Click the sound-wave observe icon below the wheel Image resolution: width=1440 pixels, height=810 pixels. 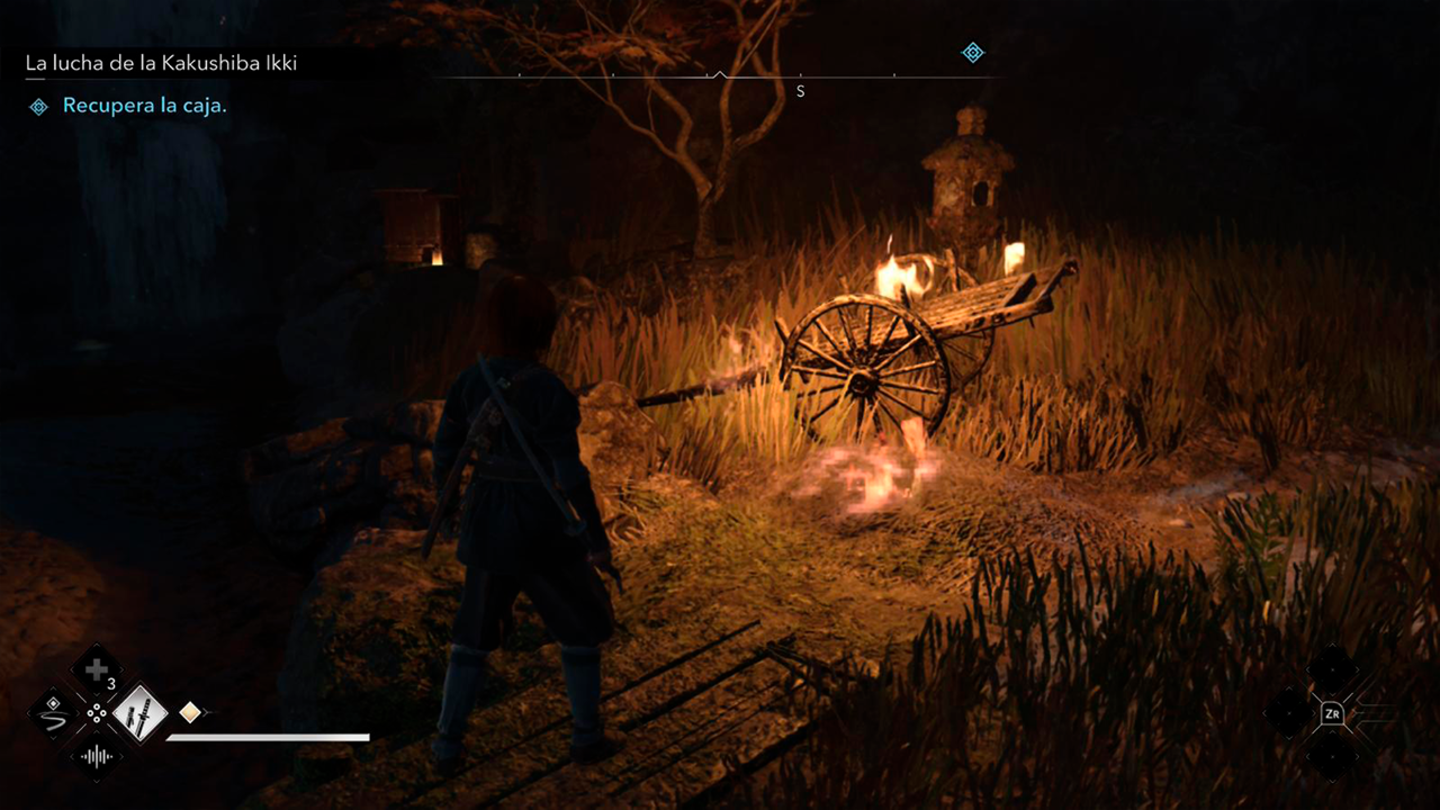[x=97, y=756]
